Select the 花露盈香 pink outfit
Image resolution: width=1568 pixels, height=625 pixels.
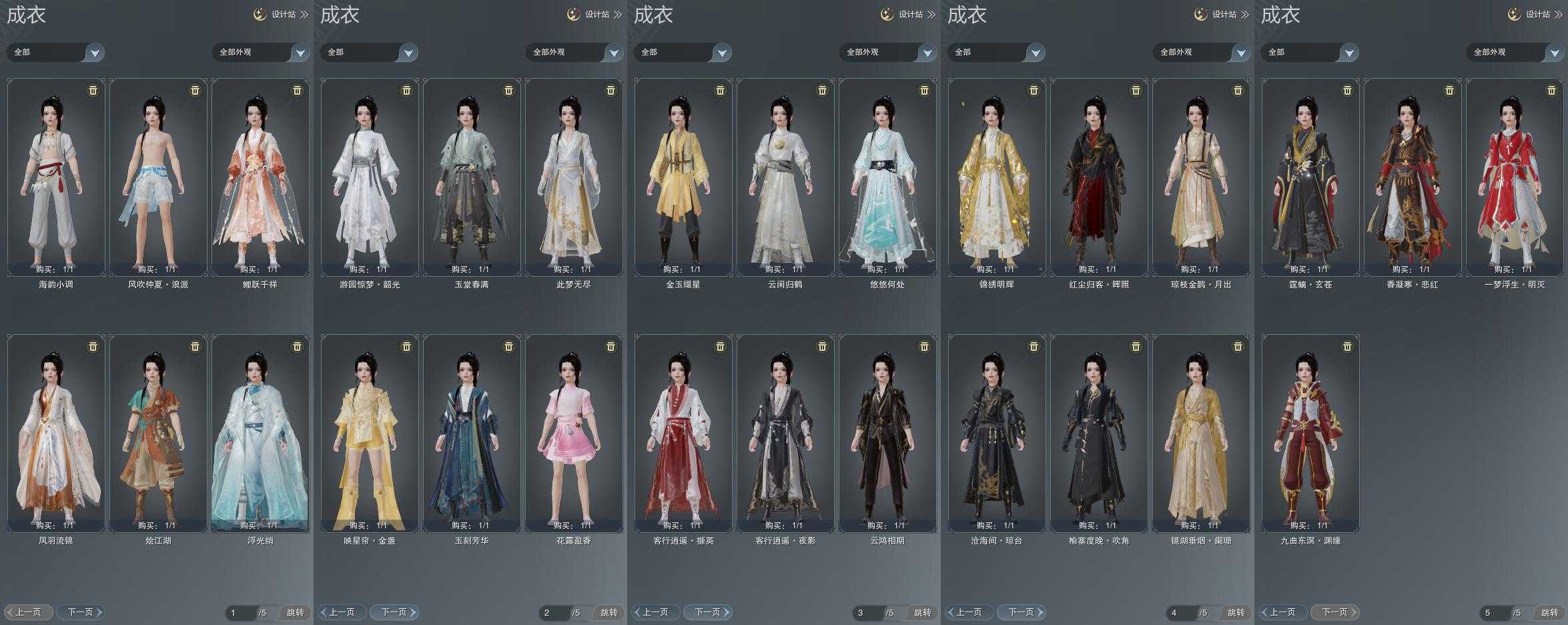pyautogui.click(x=574, y=434)
